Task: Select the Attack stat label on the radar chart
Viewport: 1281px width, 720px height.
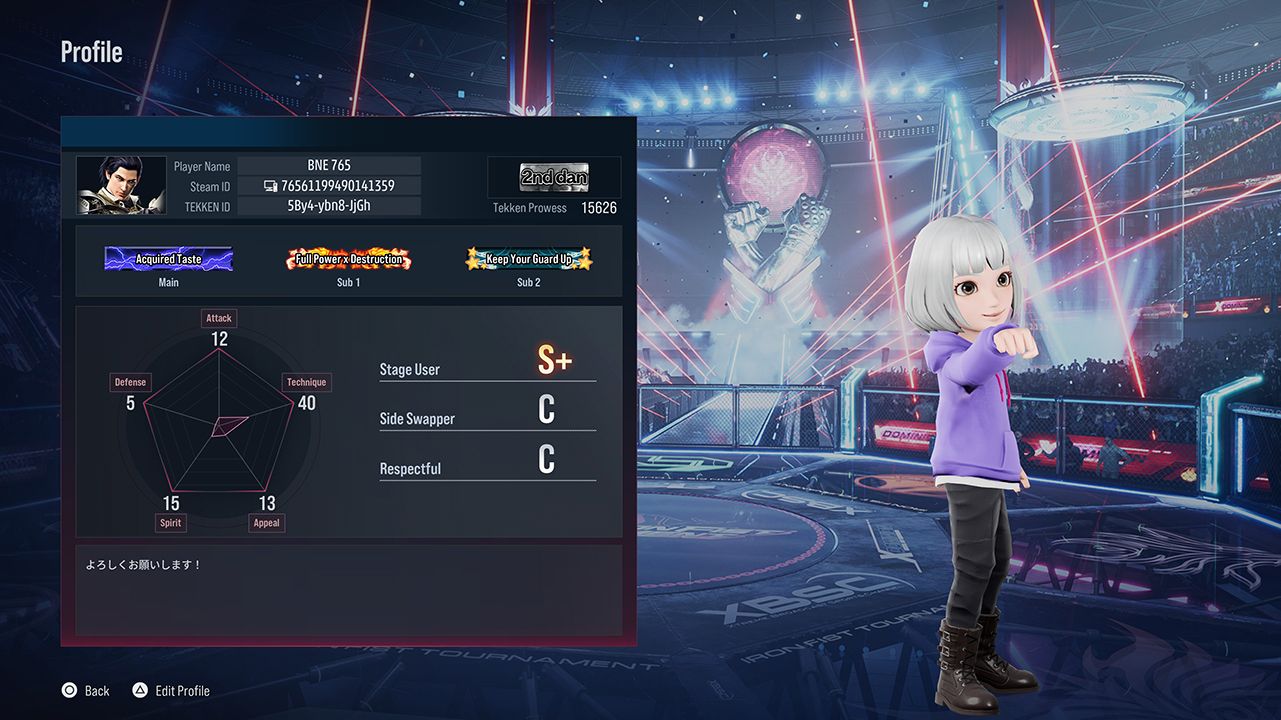Action: 218,317
